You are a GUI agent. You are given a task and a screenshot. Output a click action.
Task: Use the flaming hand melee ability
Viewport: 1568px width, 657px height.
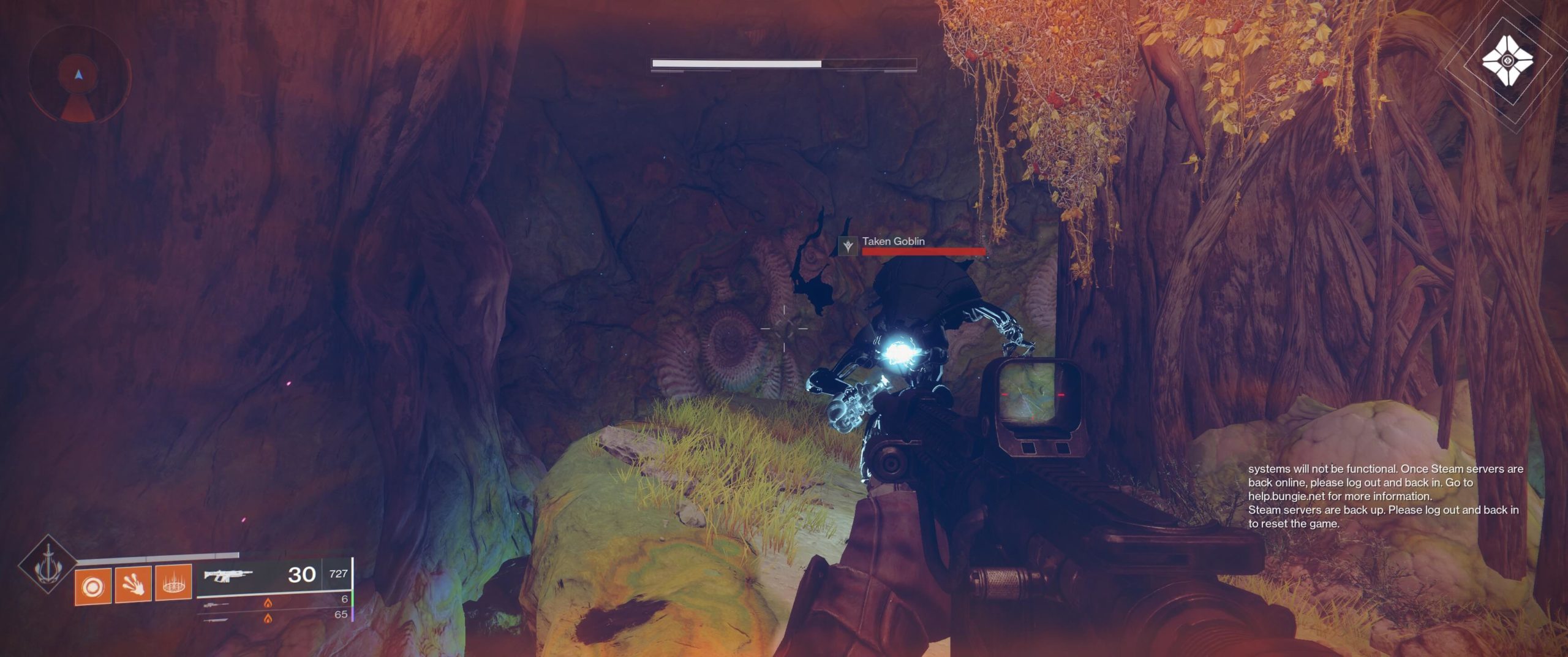(x=133, y=586)
